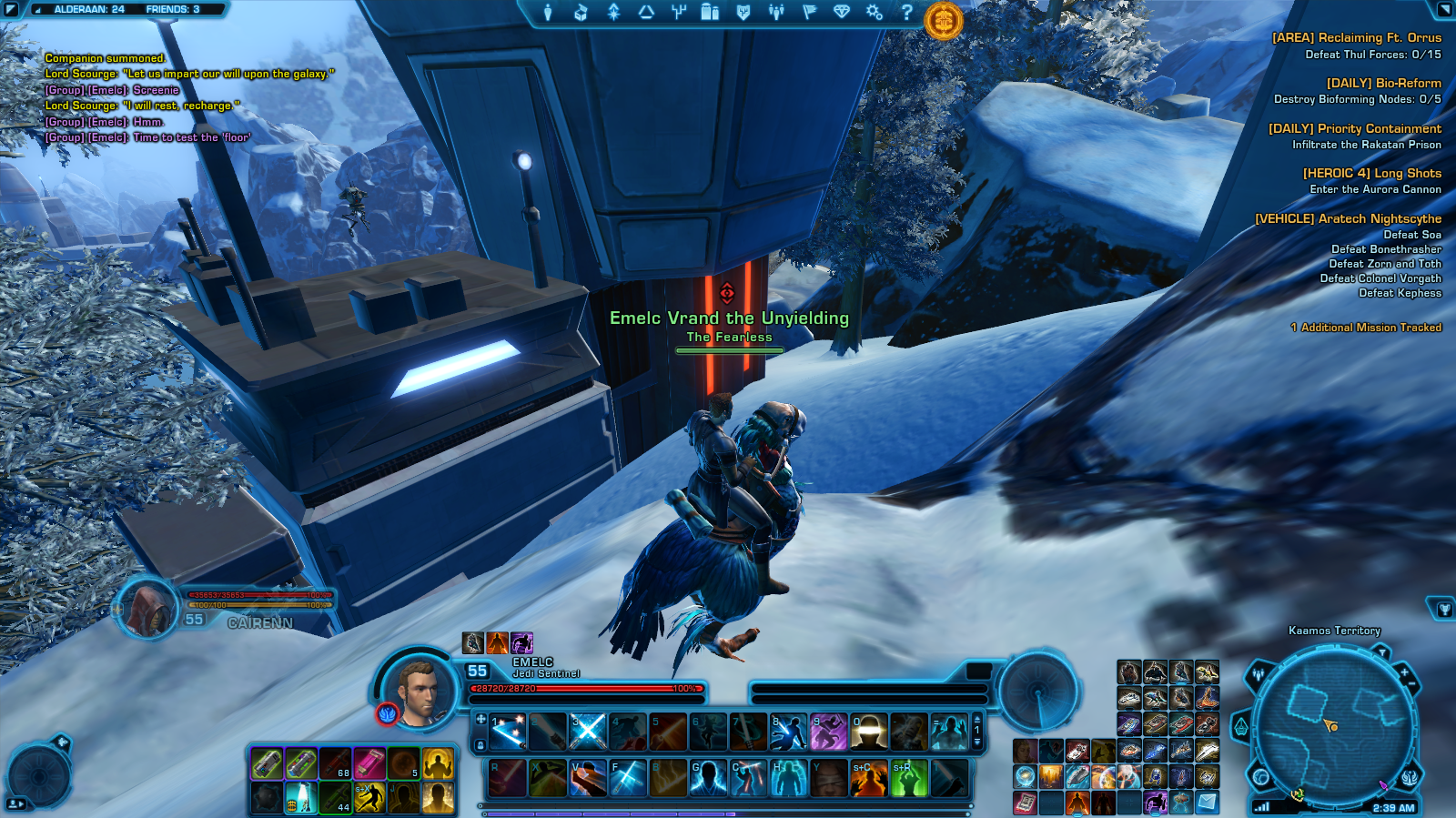Zoom in the minimap with plus button
Screen dimensions: 1456x818
pos(1404,672)
